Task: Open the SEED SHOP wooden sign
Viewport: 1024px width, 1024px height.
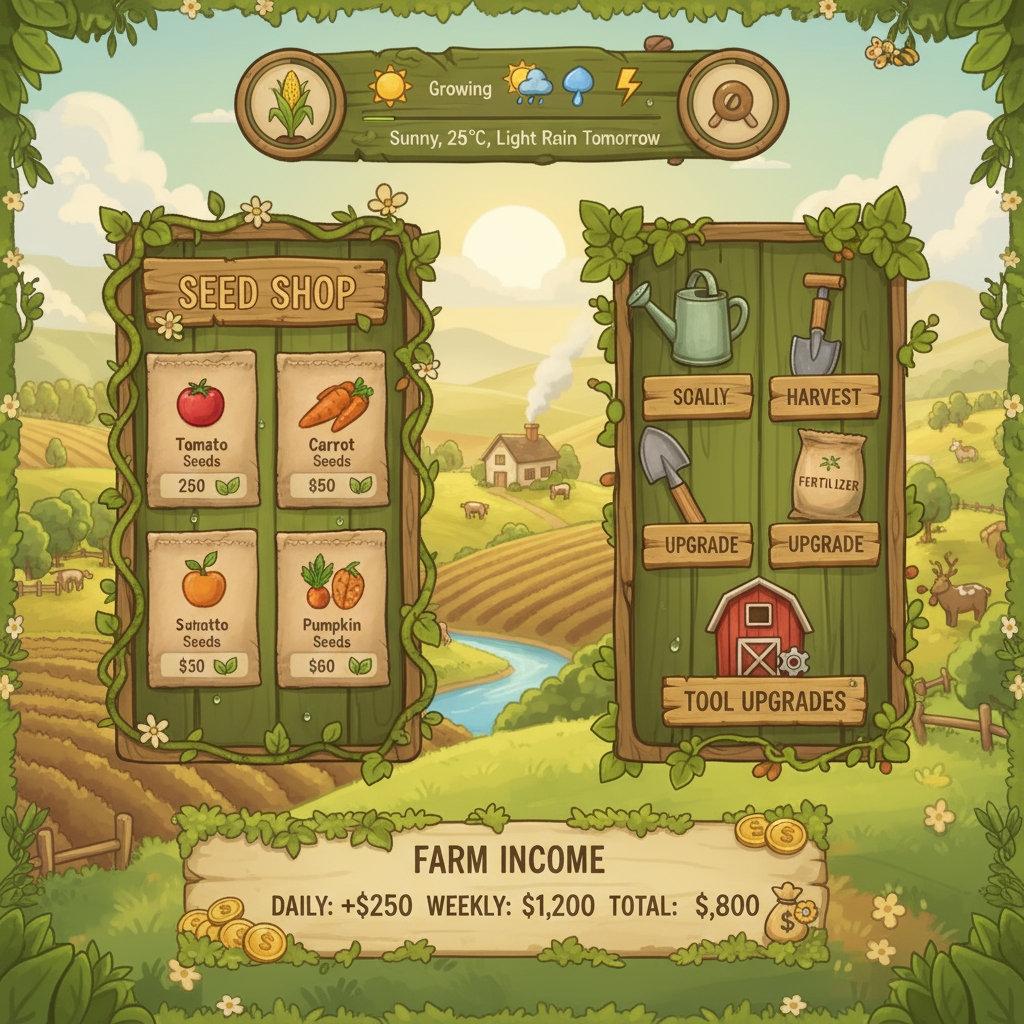Action: pyautogui.click(x=265, y=291)
